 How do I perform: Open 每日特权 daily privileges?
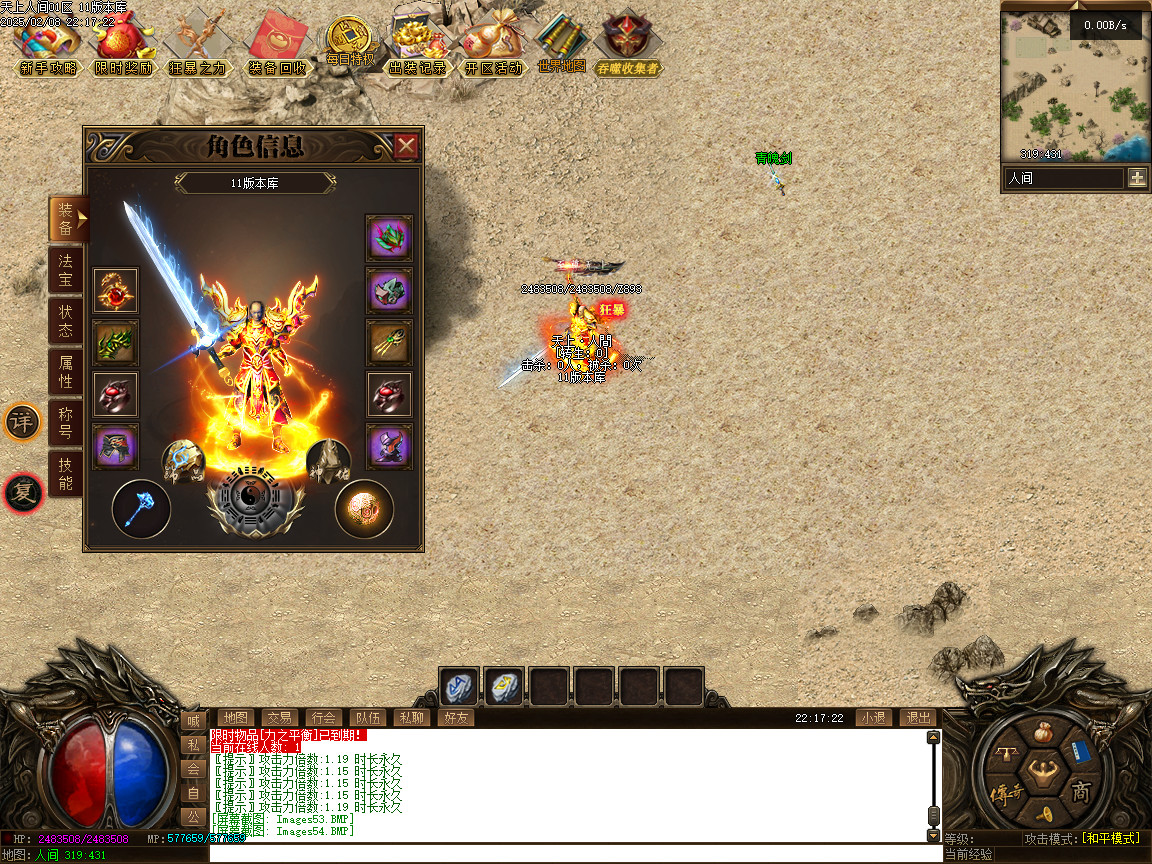[350, 44]
